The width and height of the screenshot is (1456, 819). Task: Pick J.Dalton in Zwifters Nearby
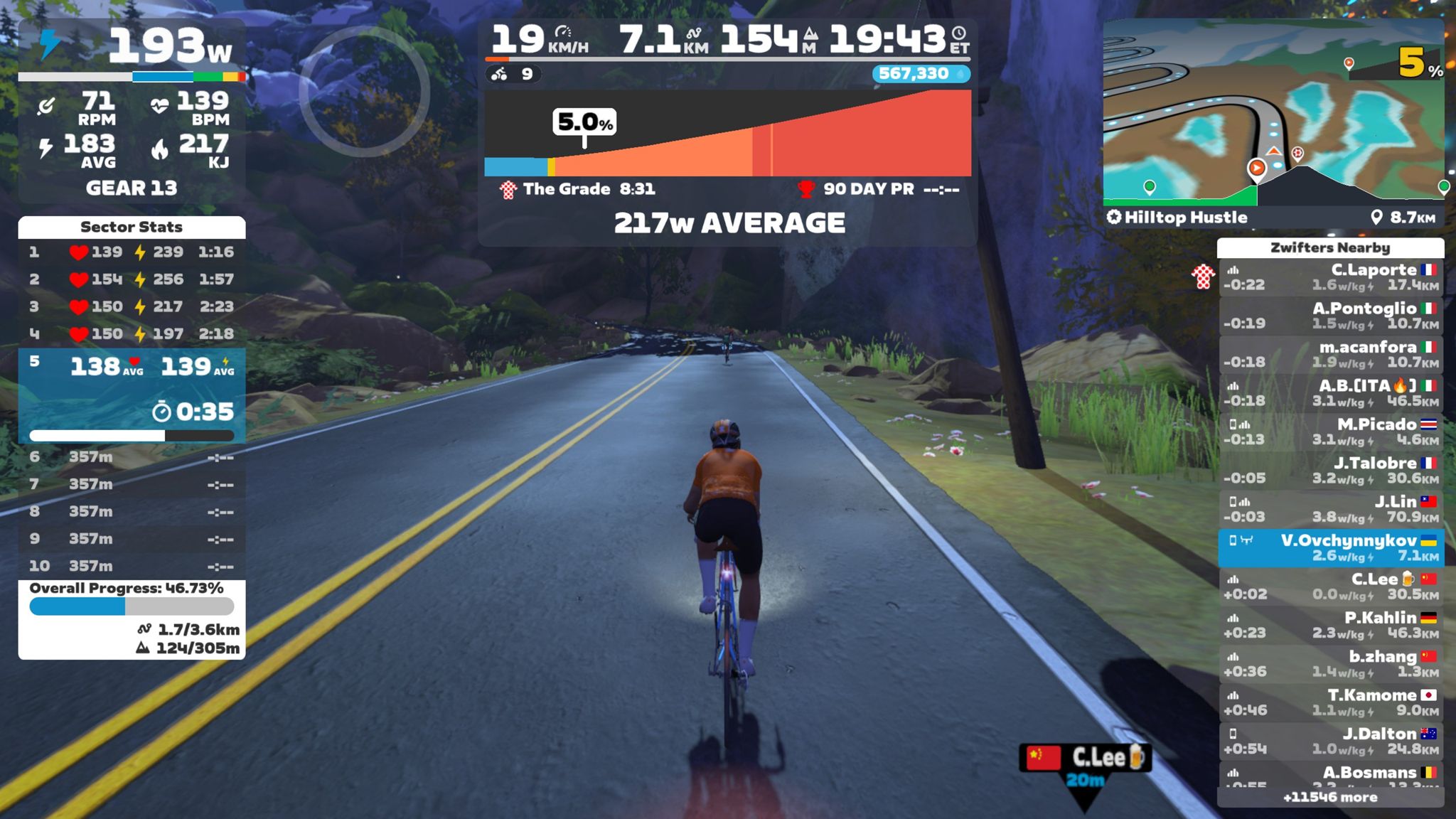(x=1331, y=741)
